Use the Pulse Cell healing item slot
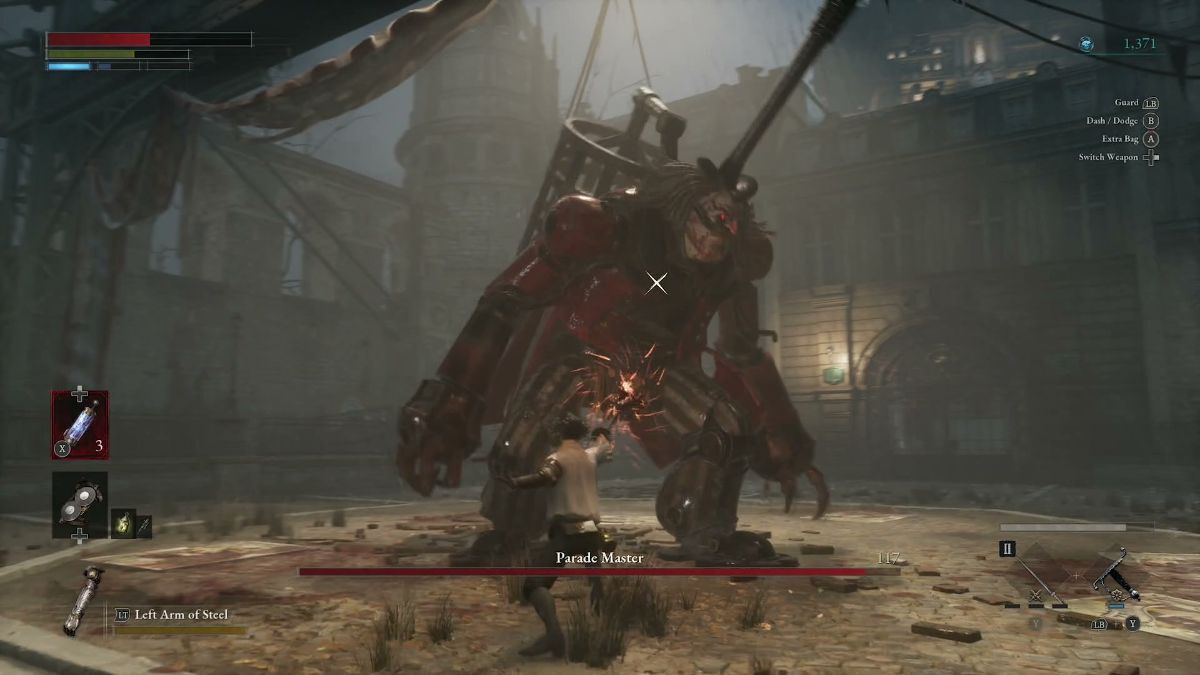Image resolution: width=1200 pixels, height=675 pixels. (x=80, y=425)
